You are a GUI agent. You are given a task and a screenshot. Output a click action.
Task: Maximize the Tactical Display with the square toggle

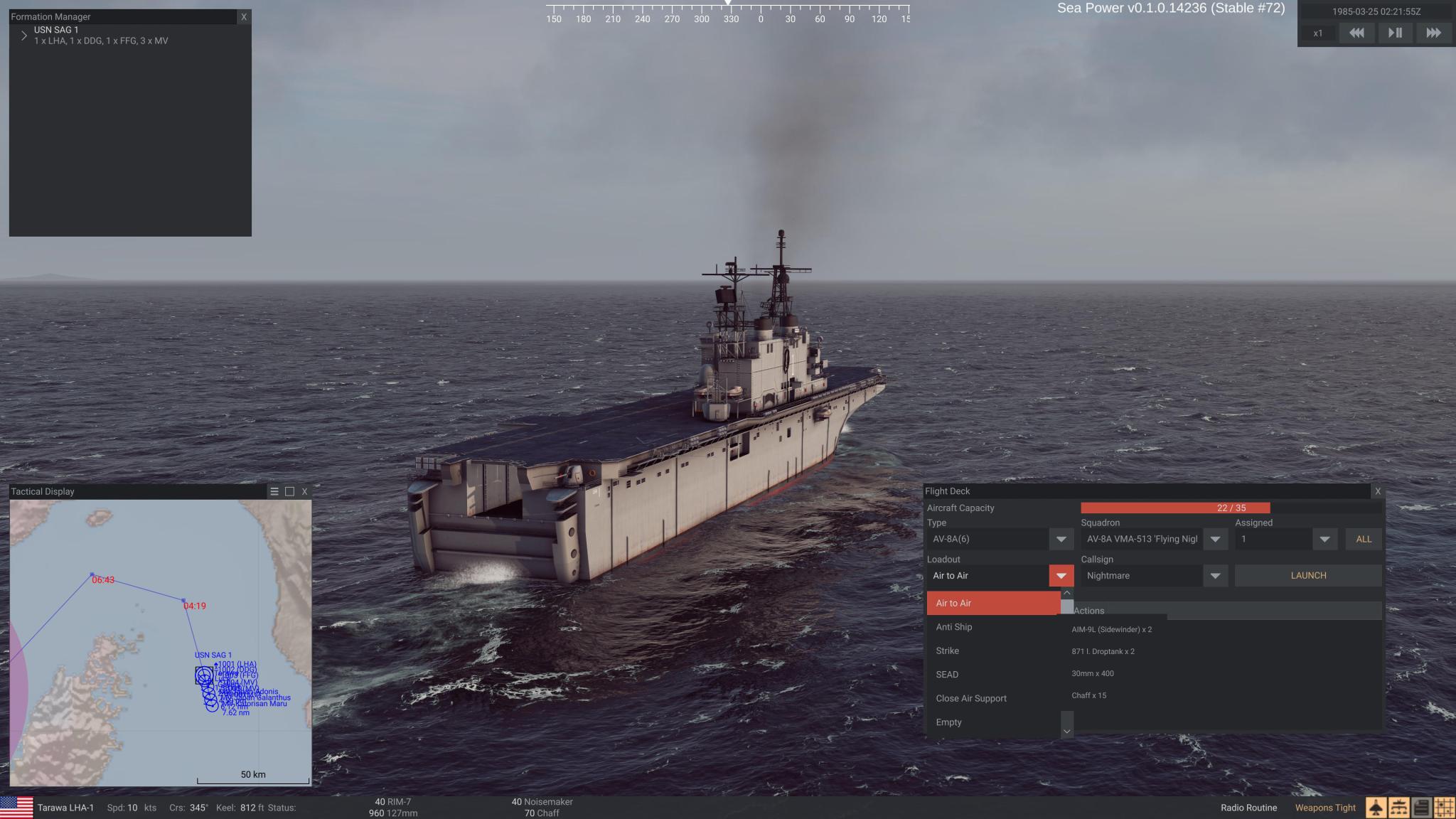tap(289, 491)
